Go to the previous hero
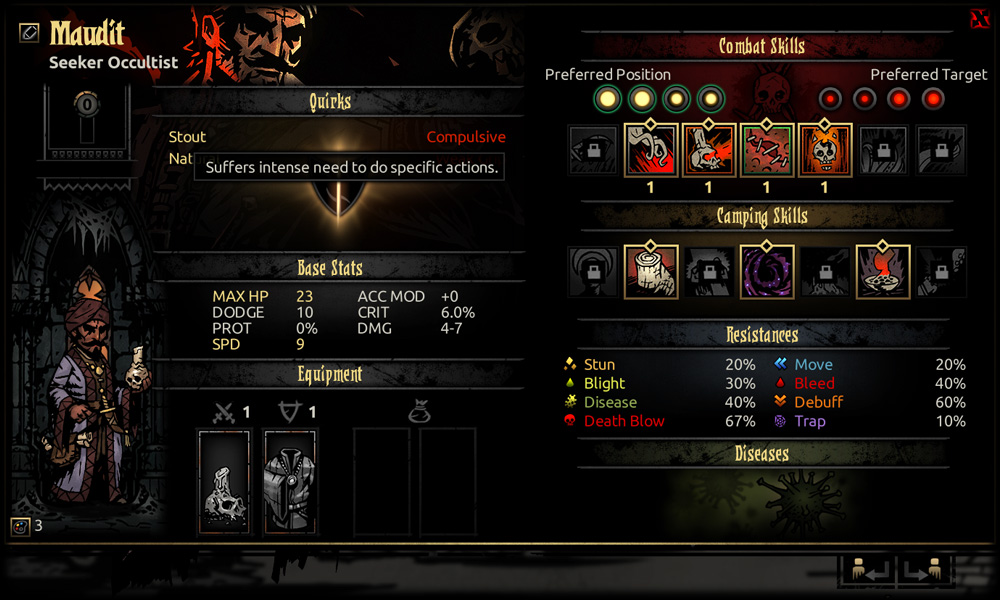Screen dimensions: 1000x600 [x=866, y=571]
